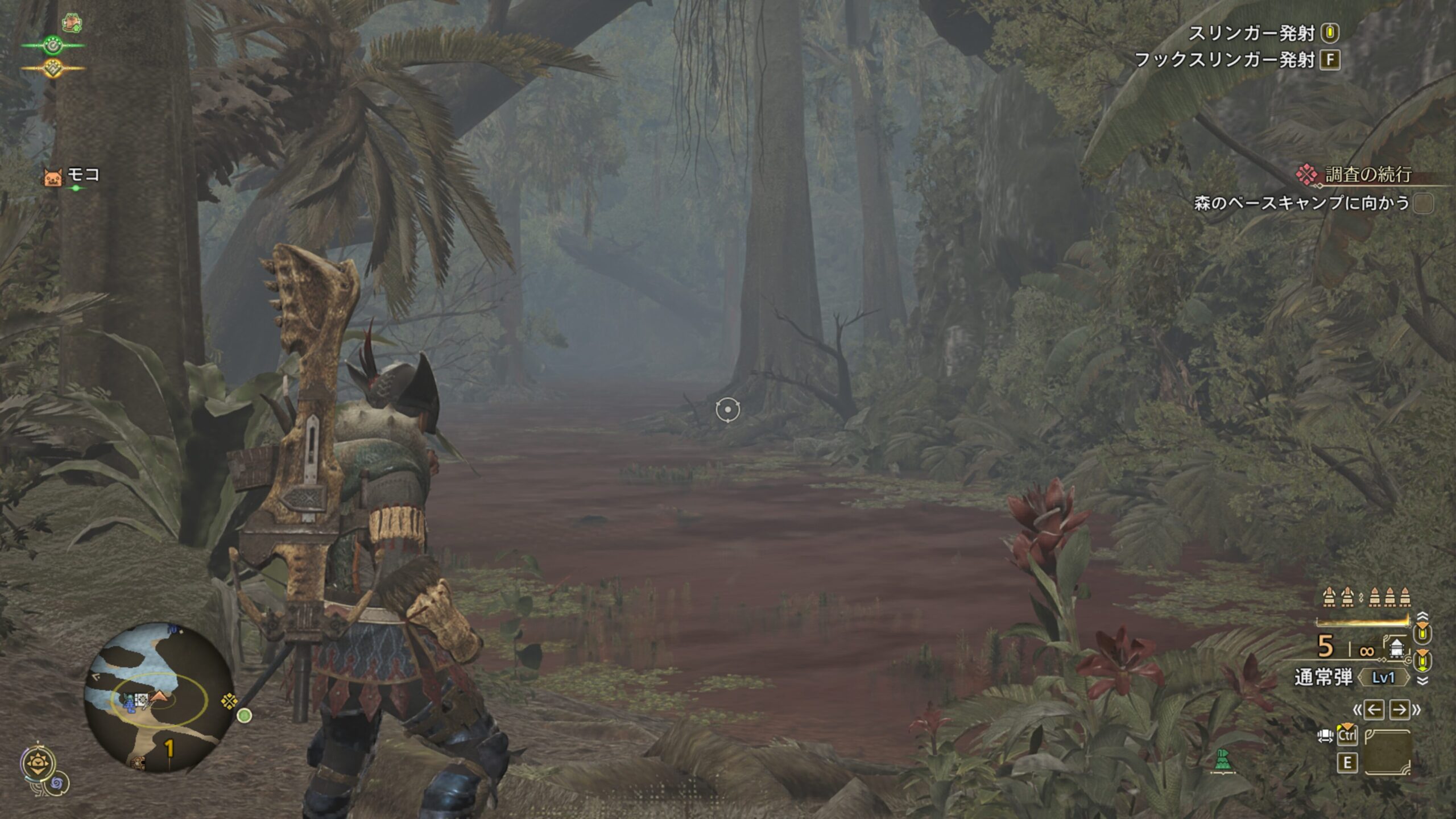Viewport: 1456px width, 819px height.
Task: Select the Palico モコ cat icon
Action: pos(52,177)
